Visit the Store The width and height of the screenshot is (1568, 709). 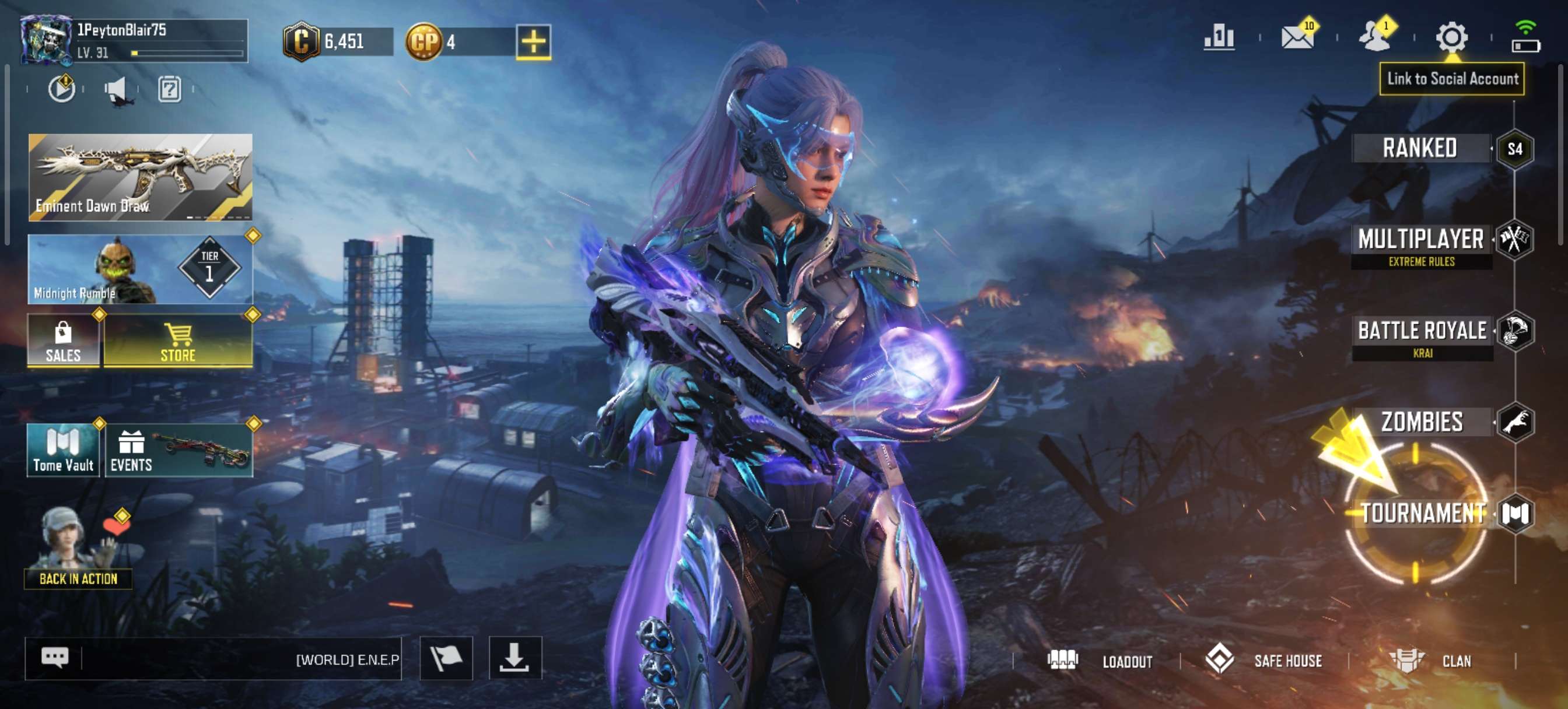point(178,341)
